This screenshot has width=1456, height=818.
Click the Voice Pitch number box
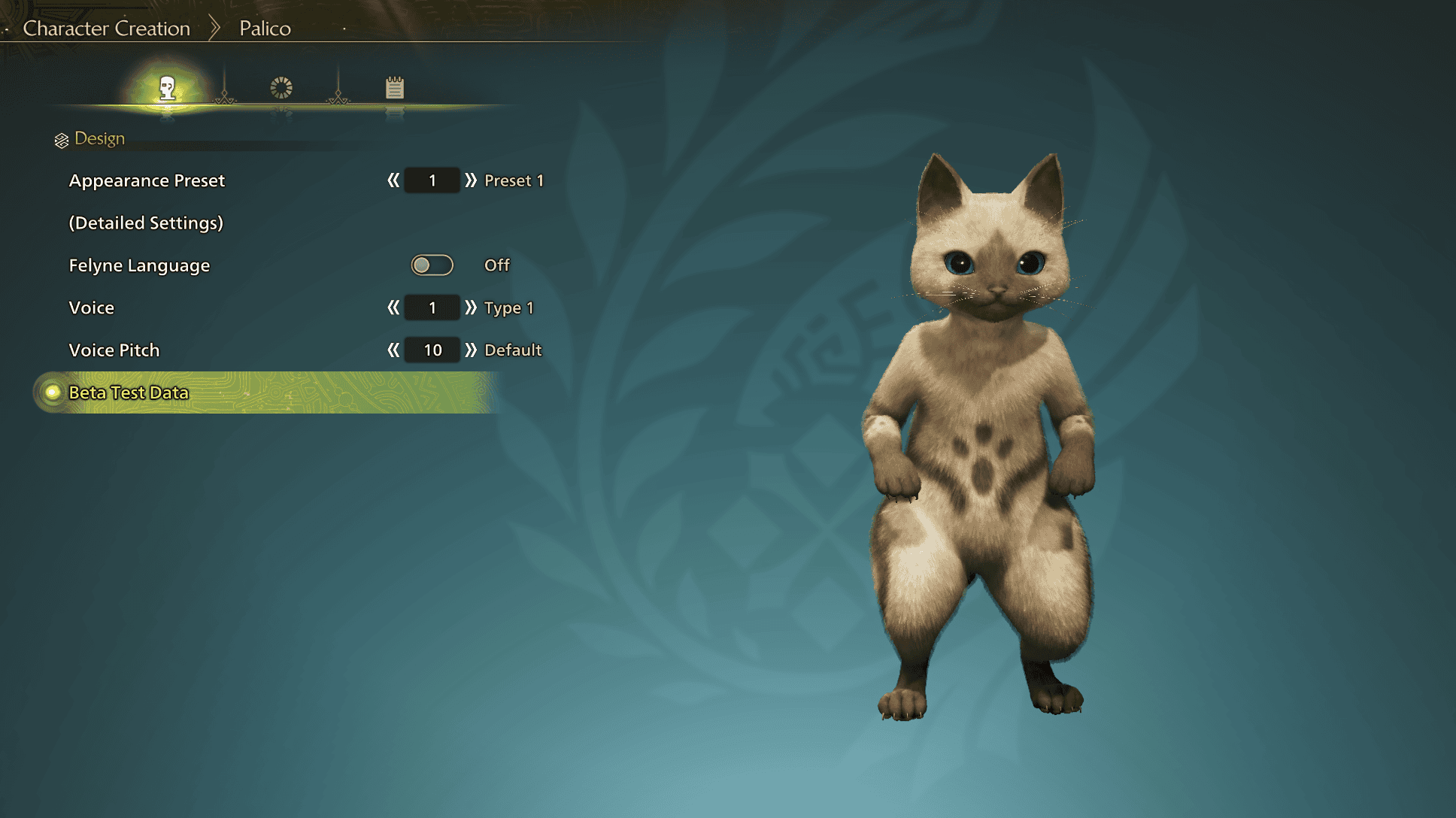(432, 350)
